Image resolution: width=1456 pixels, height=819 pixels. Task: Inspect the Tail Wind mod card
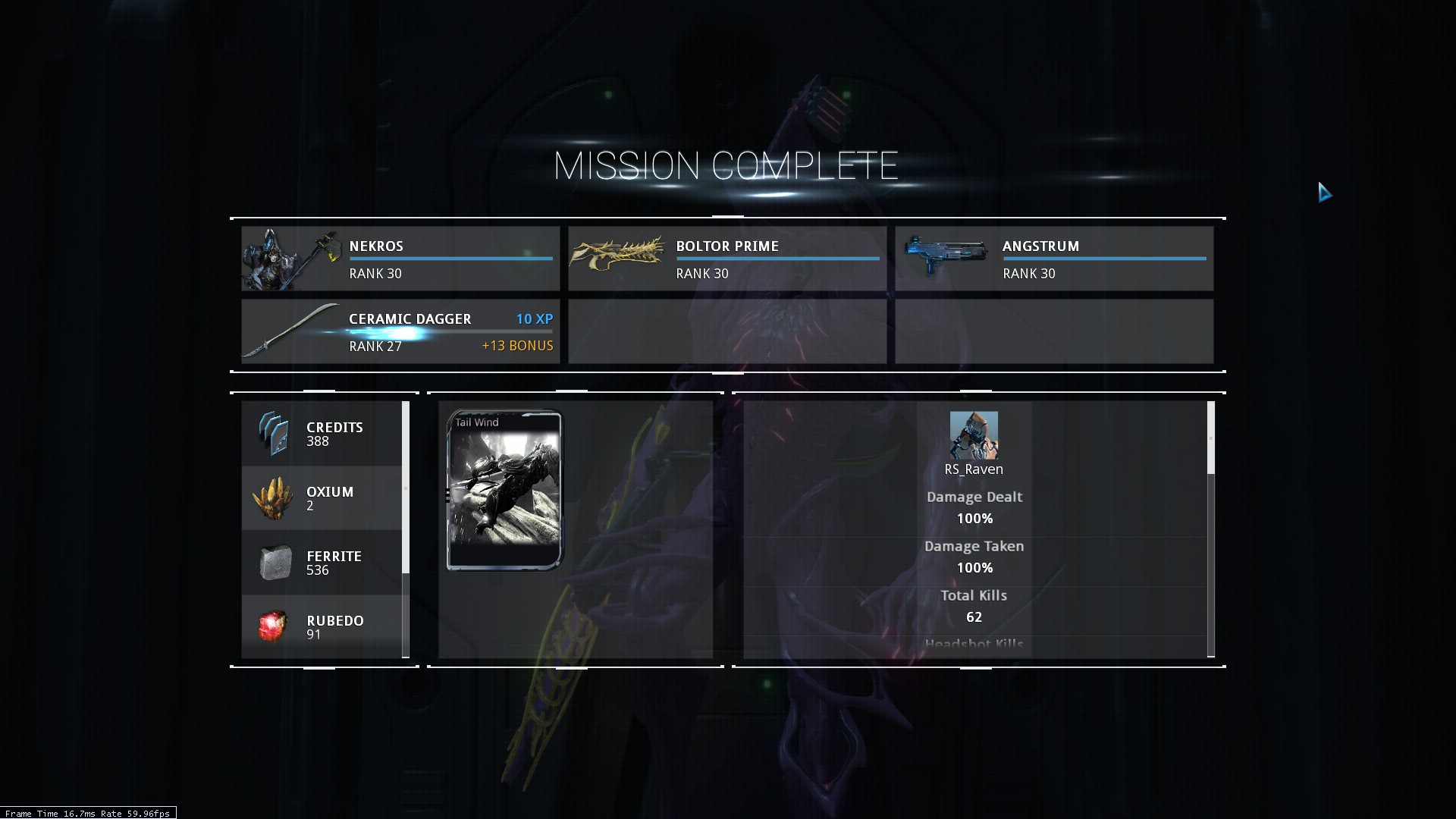(505, 490)
